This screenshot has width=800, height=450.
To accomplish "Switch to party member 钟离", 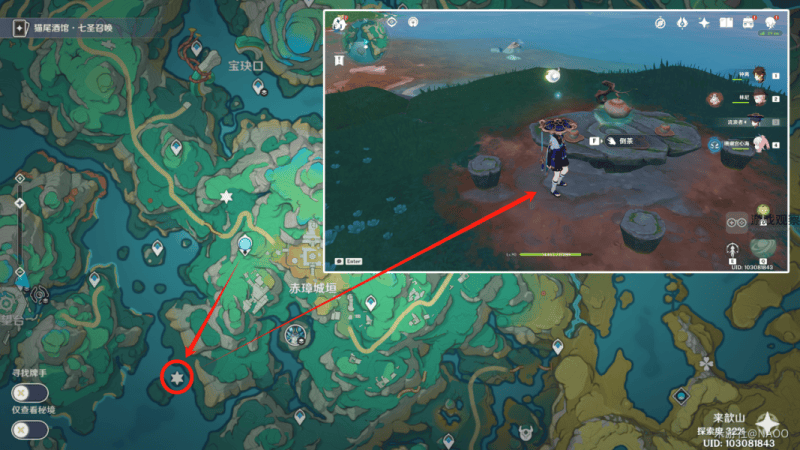I will click(x=760, y=74).
